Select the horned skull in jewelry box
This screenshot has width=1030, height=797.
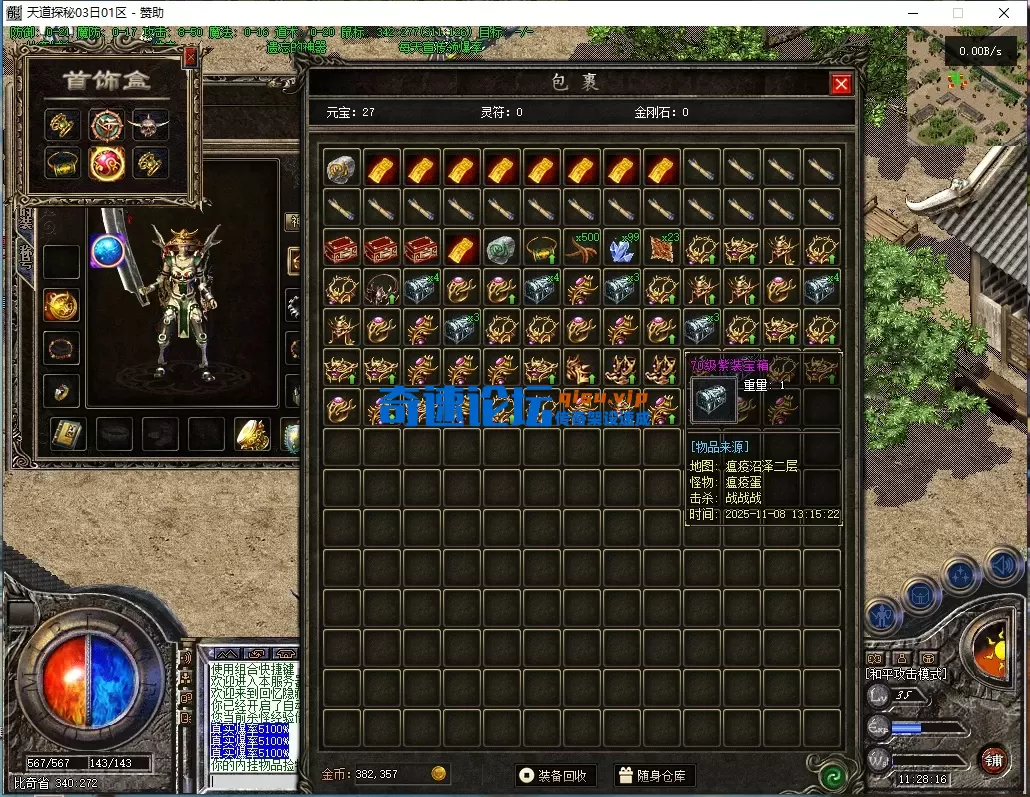click(x=150, y=124)
